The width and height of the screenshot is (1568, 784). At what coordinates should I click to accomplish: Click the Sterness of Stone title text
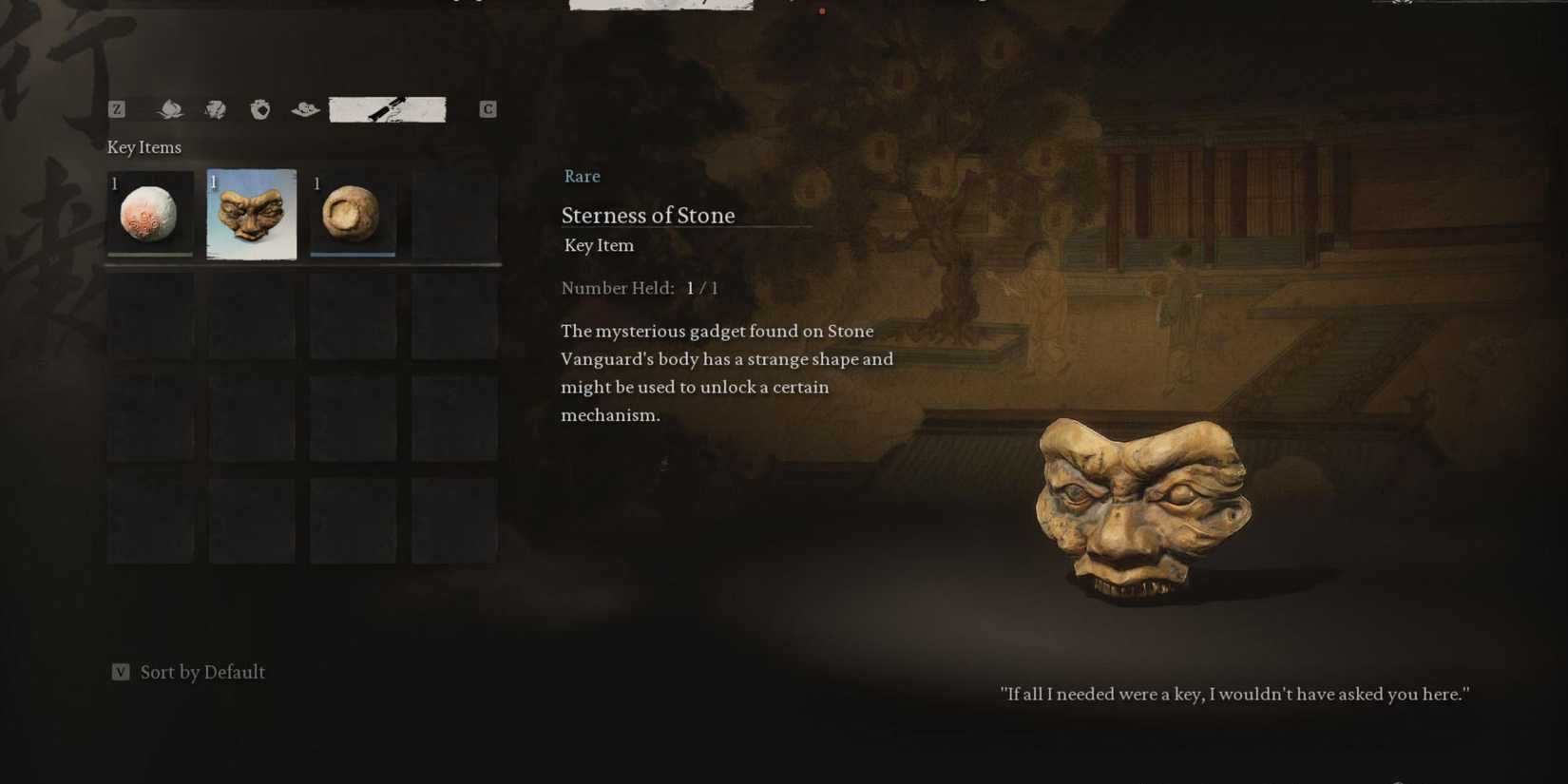648,216
